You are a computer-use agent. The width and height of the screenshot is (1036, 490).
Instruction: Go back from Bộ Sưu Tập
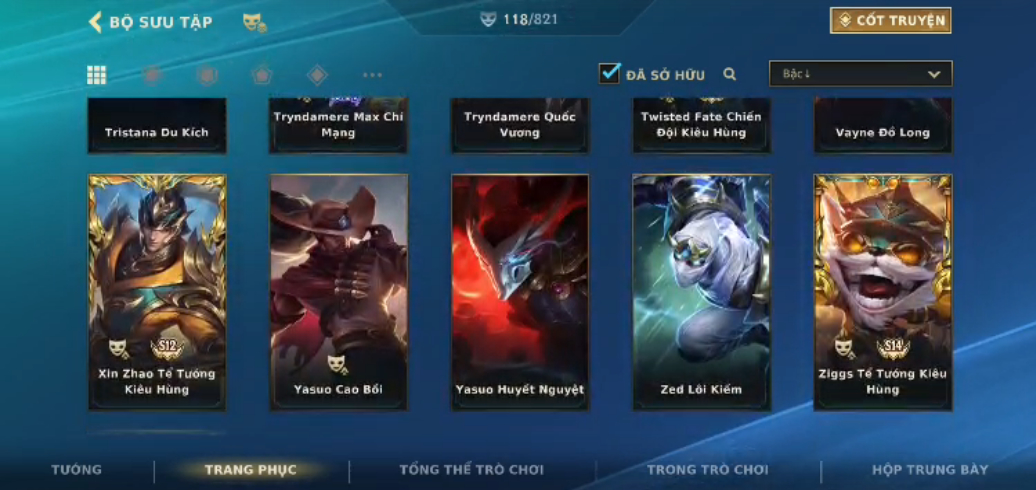(96, 22)
